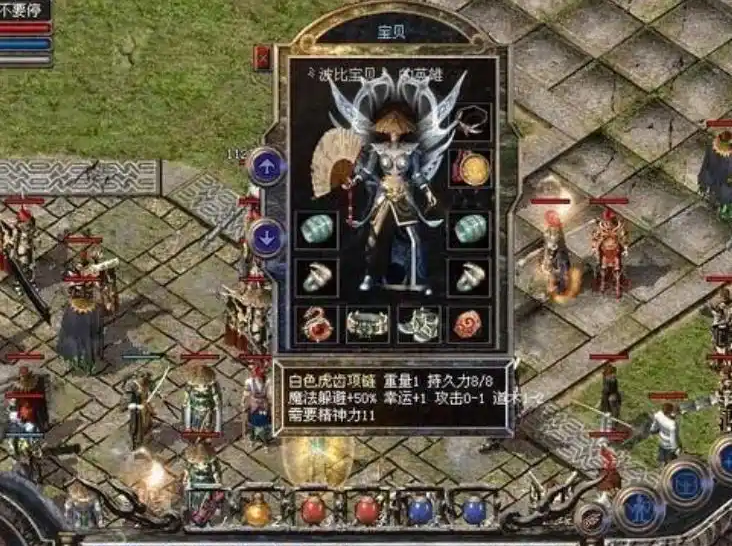Click the blue up-arrow button
This screenshot has width=732, height=546.
point(266,166)
